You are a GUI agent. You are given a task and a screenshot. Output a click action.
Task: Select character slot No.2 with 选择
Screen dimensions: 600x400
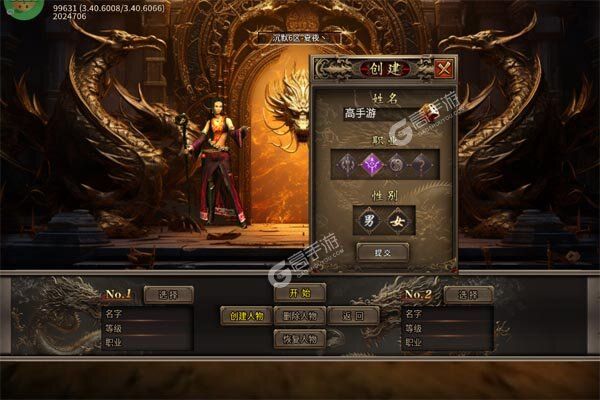click(x=468, y=294)
